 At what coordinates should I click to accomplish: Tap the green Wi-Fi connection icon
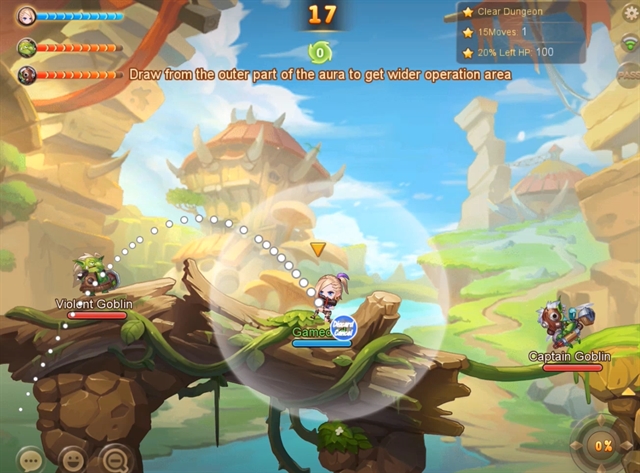pos(629,44)
